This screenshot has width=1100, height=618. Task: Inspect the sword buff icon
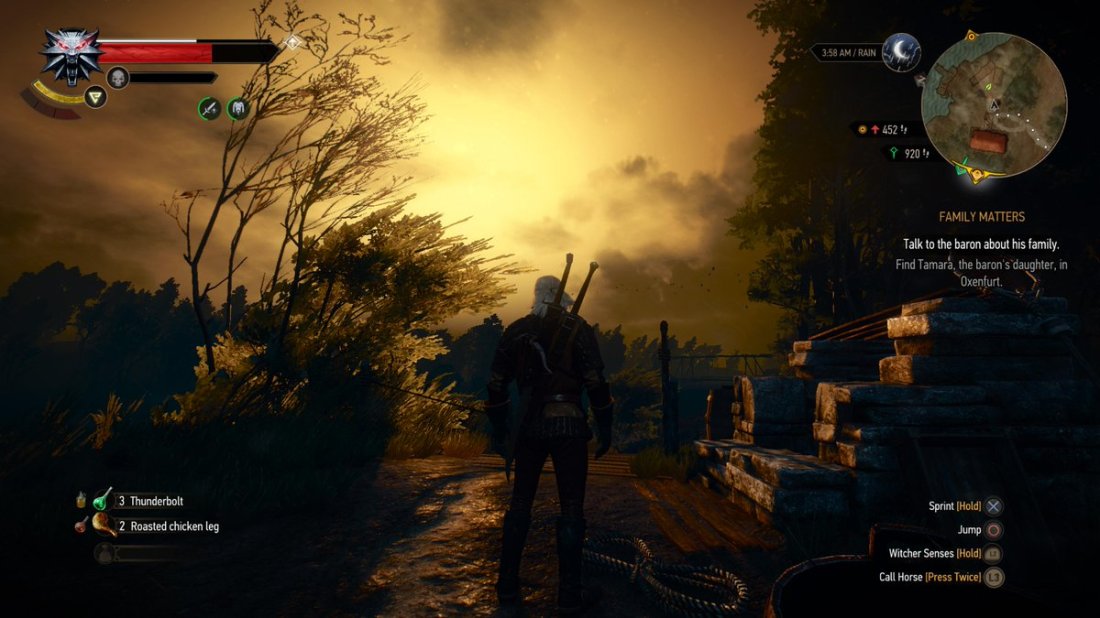tap(209, 108)
